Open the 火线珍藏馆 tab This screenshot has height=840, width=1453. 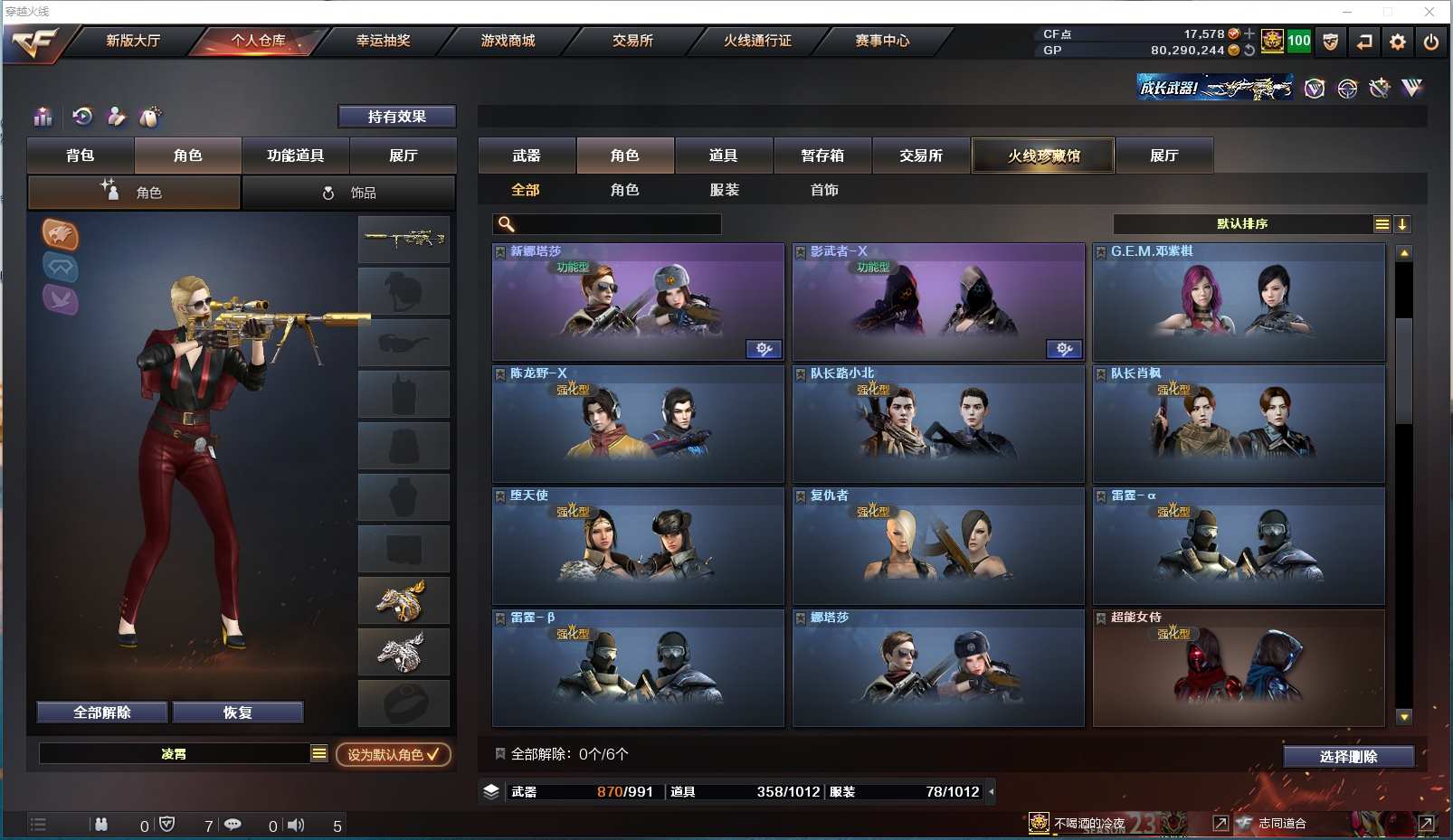pos(1043,156)
